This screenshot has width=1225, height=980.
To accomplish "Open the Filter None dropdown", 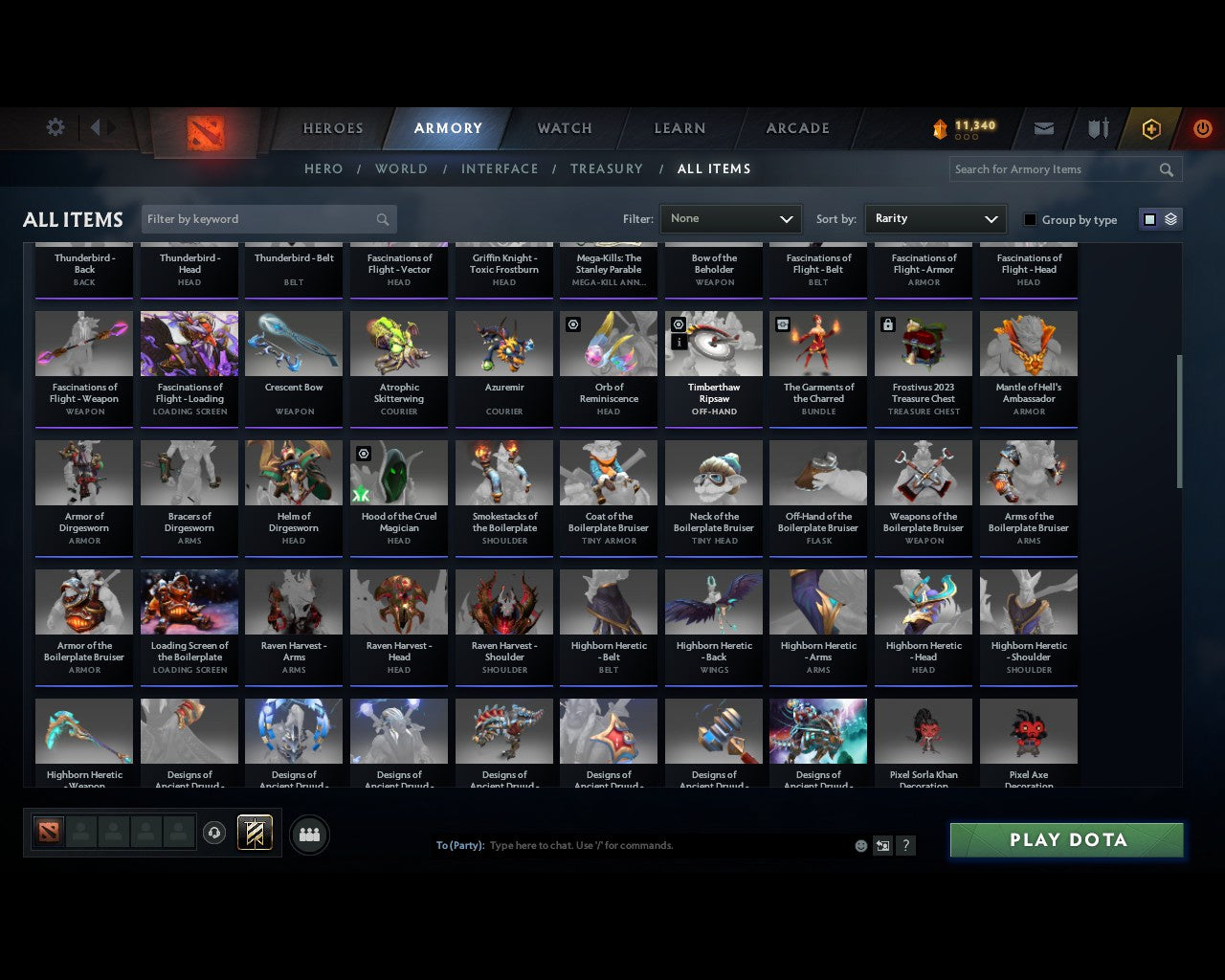I will (x=730, y=219).
